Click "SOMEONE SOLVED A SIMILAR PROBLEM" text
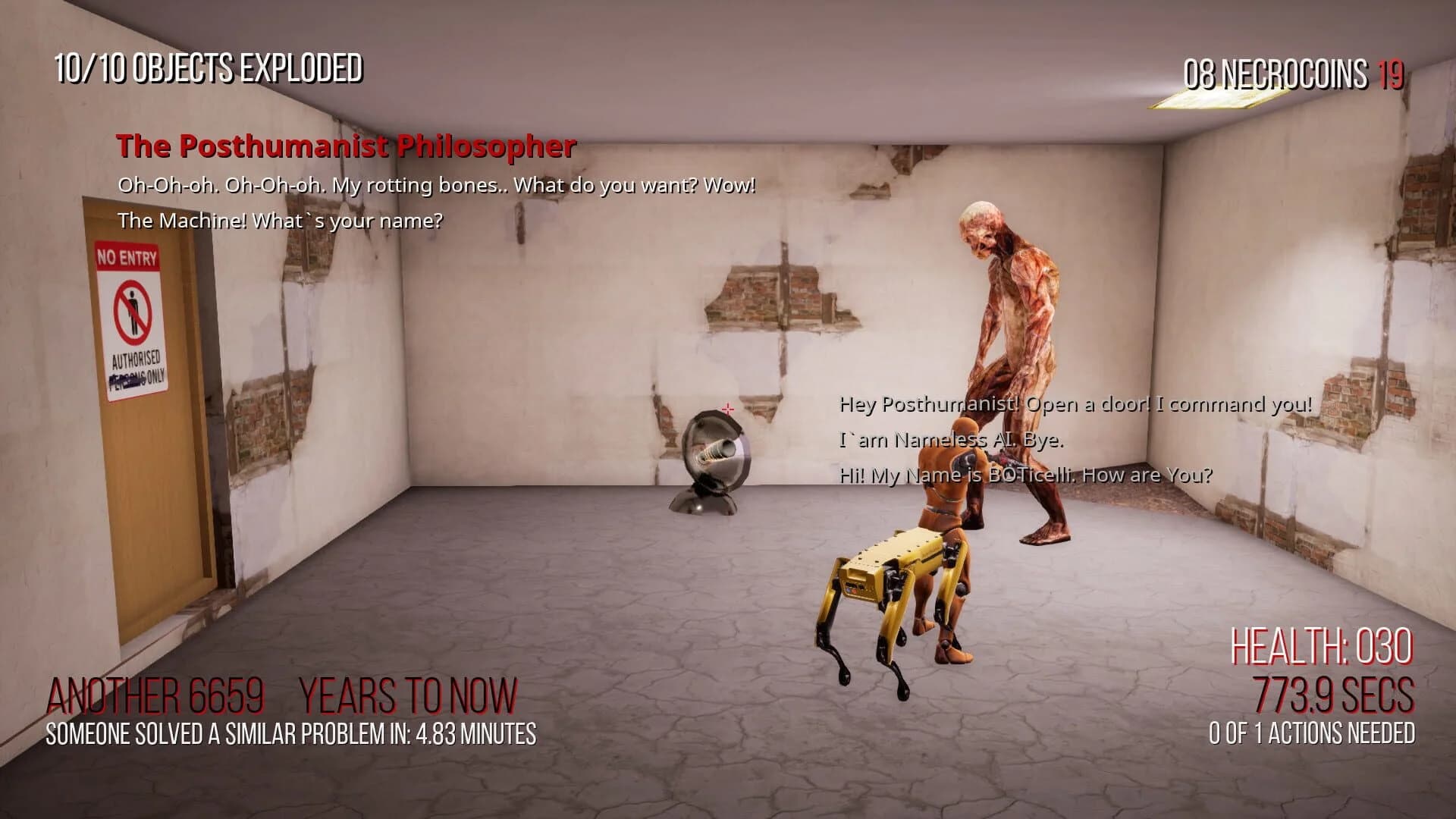This screenshot has width=1456, height=819. [290, 733]
